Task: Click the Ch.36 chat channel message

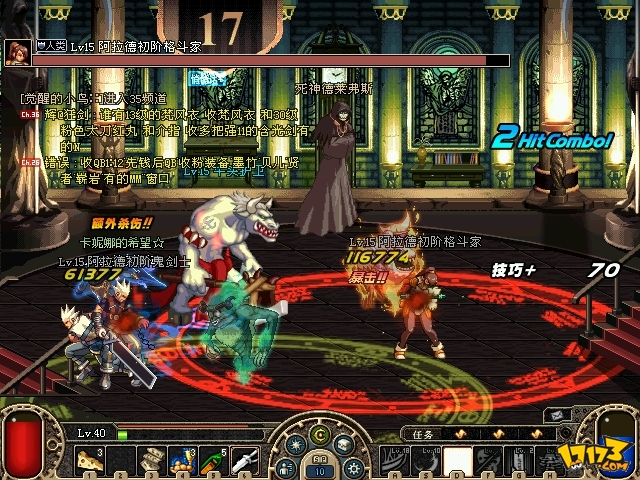Action: pos(27,115)
